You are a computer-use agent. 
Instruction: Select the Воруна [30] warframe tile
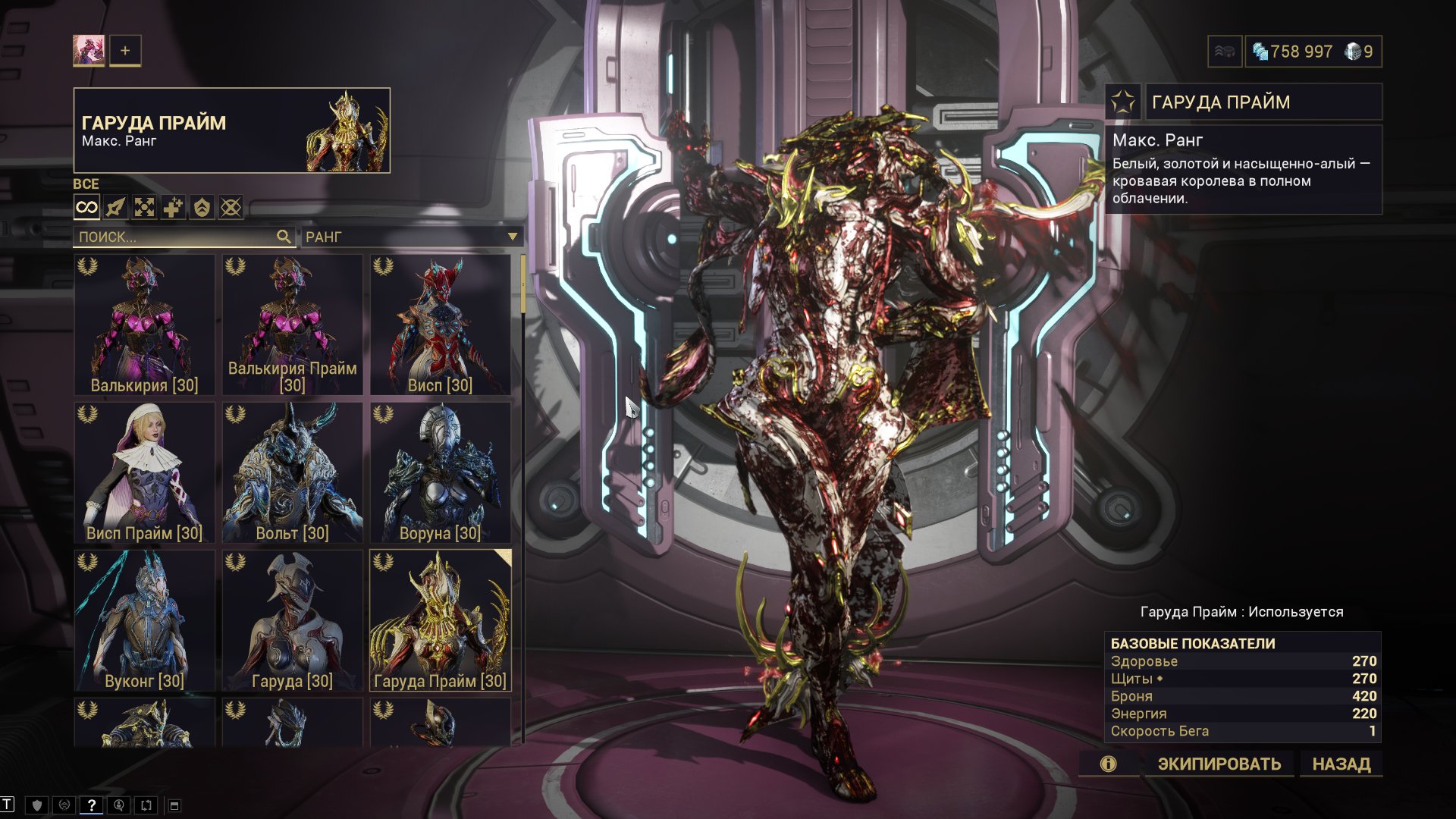[440, 472]
